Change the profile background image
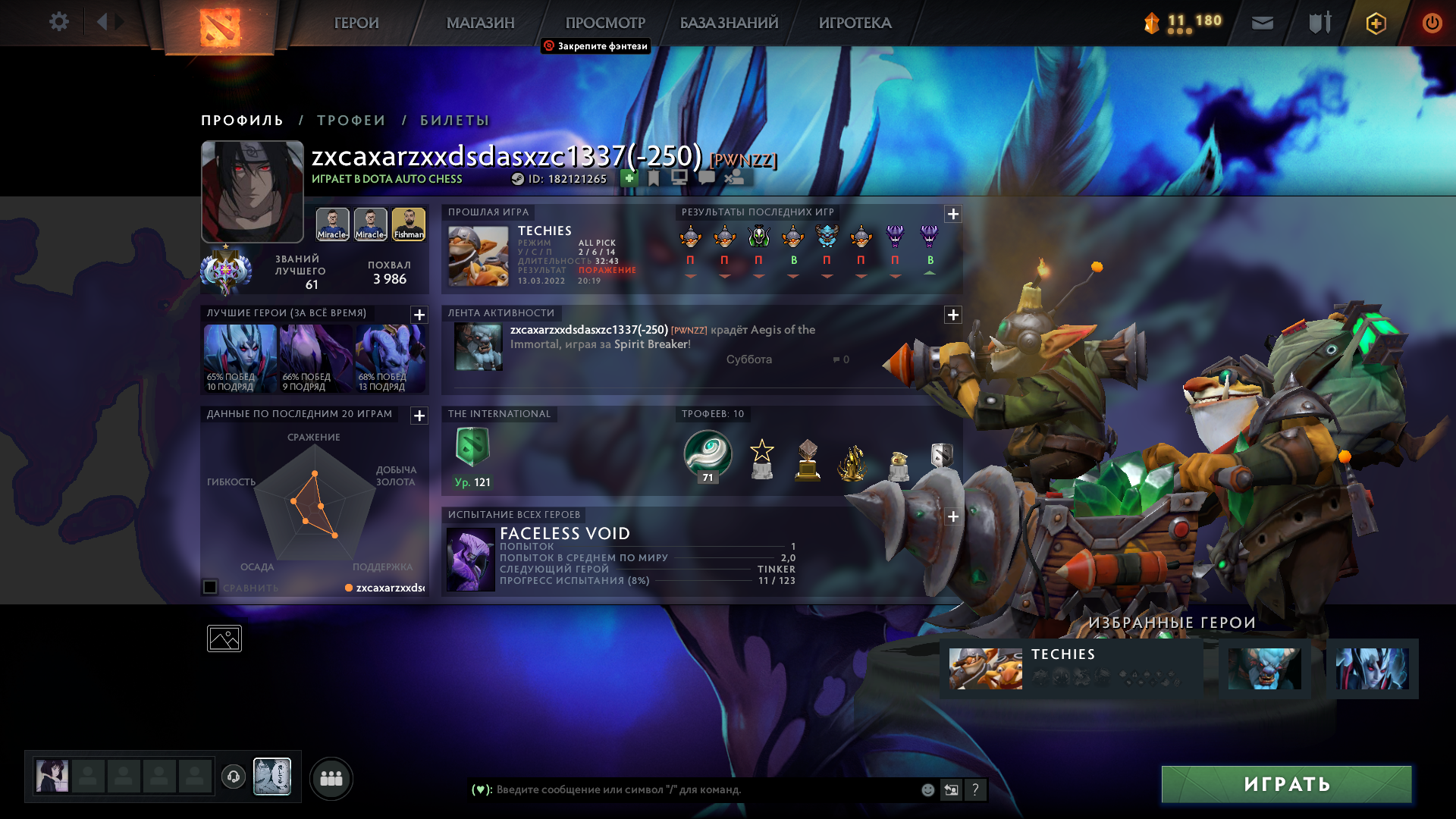 pos(224,639)
